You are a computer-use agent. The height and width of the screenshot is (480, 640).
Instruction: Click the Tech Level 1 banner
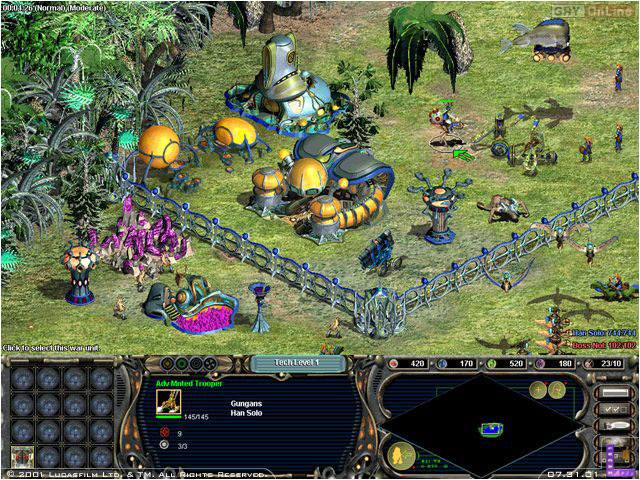coord(298,362)
